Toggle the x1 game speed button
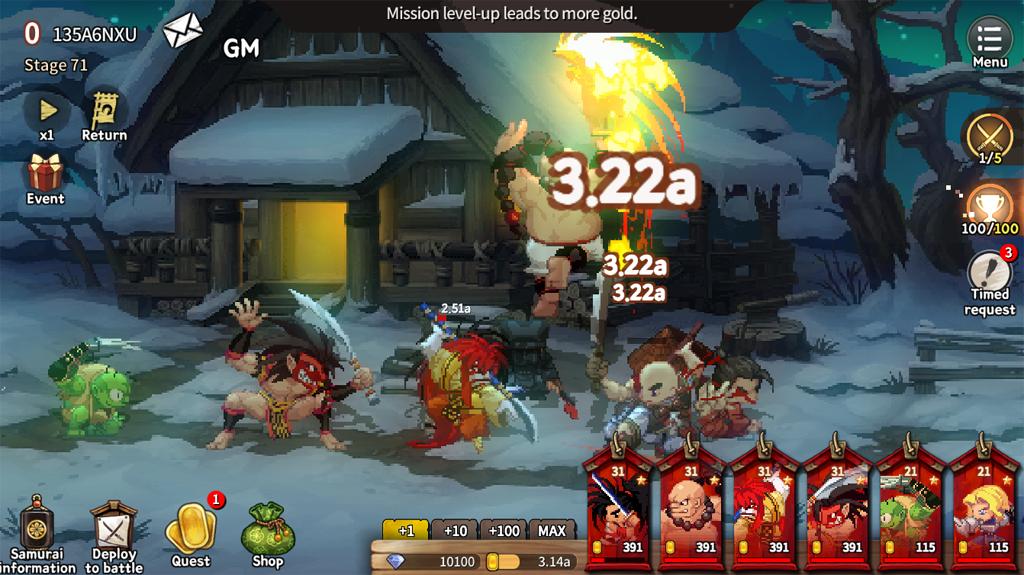This screenshot has height=575, width=1024. pos(47,113)
